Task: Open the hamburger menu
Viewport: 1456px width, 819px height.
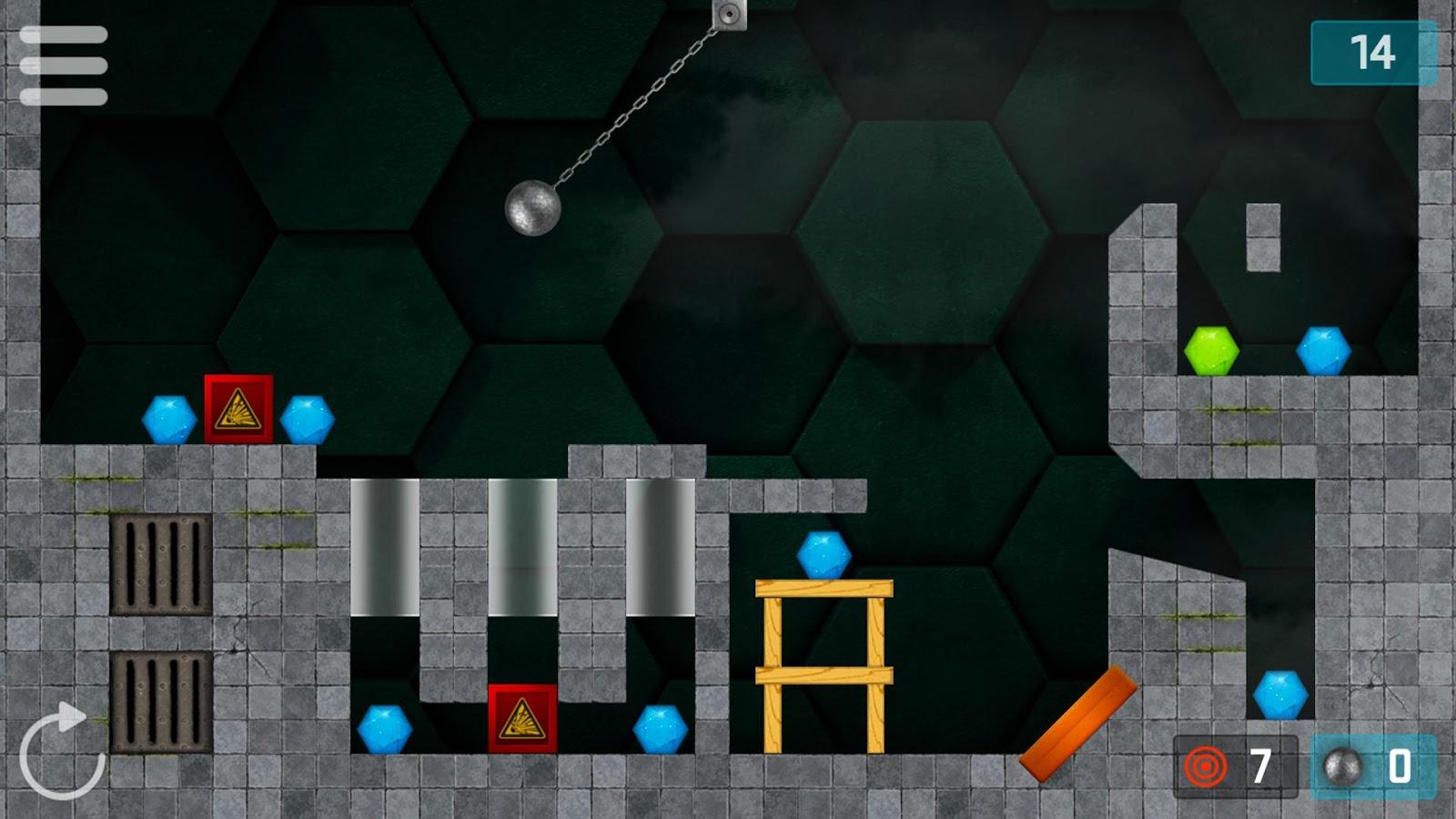Action: click(64, 66)
